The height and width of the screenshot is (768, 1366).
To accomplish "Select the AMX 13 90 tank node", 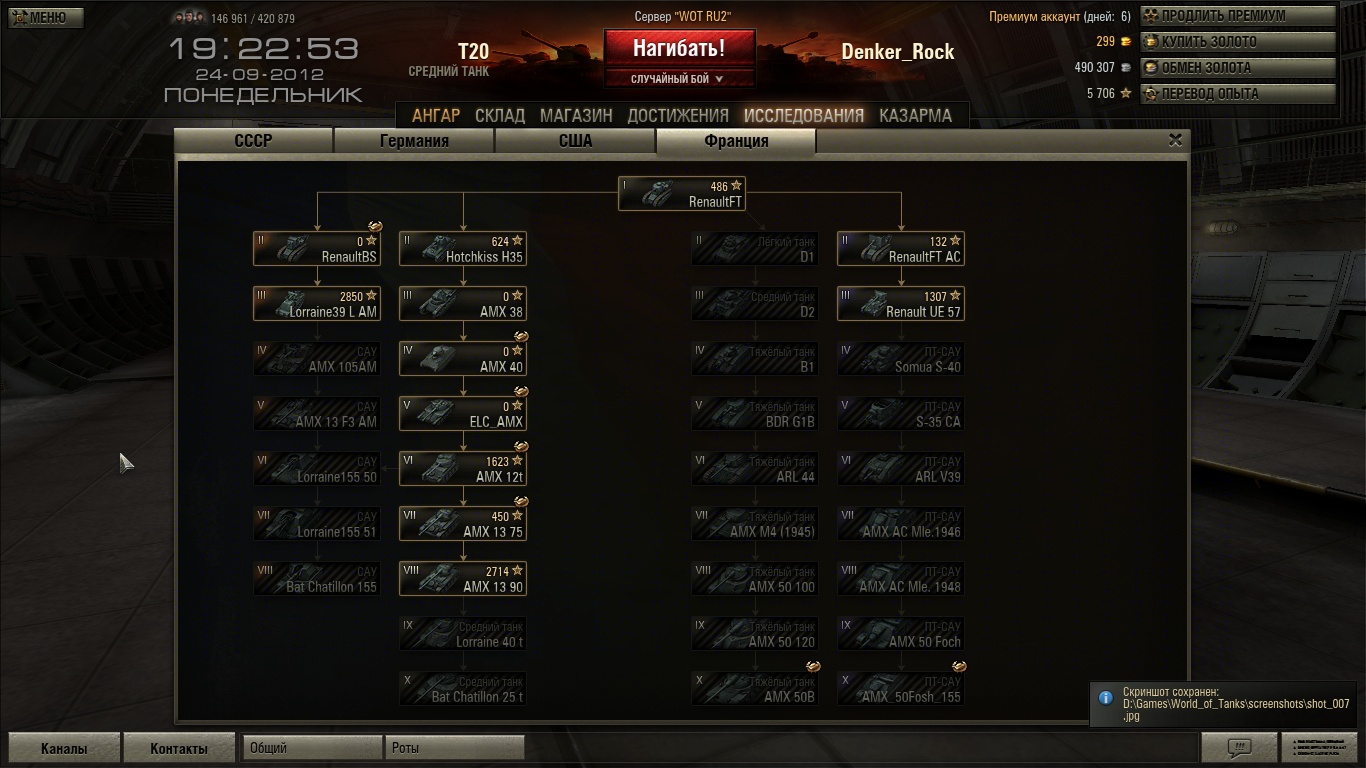I will click(x=463, y=579).
